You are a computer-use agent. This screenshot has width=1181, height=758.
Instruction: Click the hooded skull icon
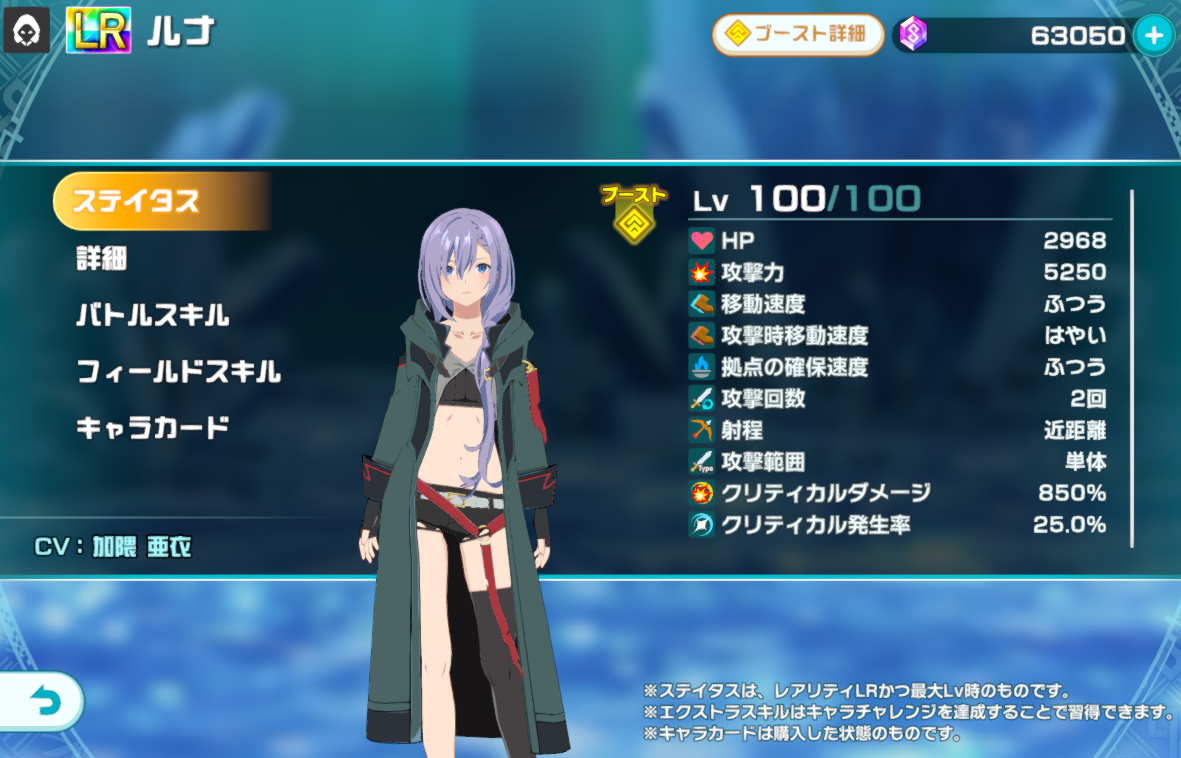point(22,34)
